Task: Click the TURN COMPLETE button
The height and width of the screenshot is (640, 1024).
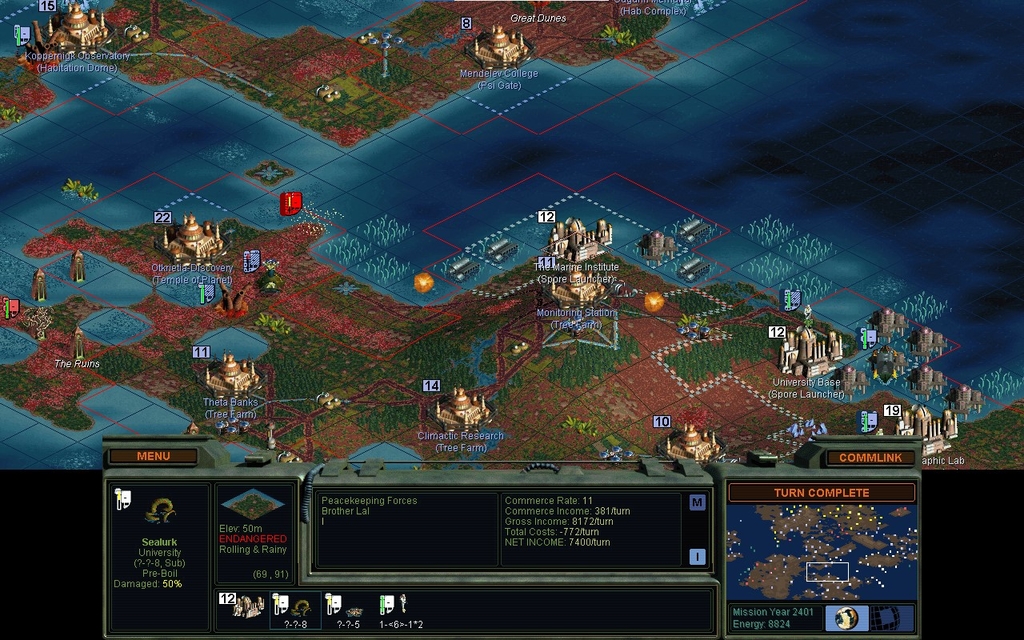Action: (x=821, y=493)
